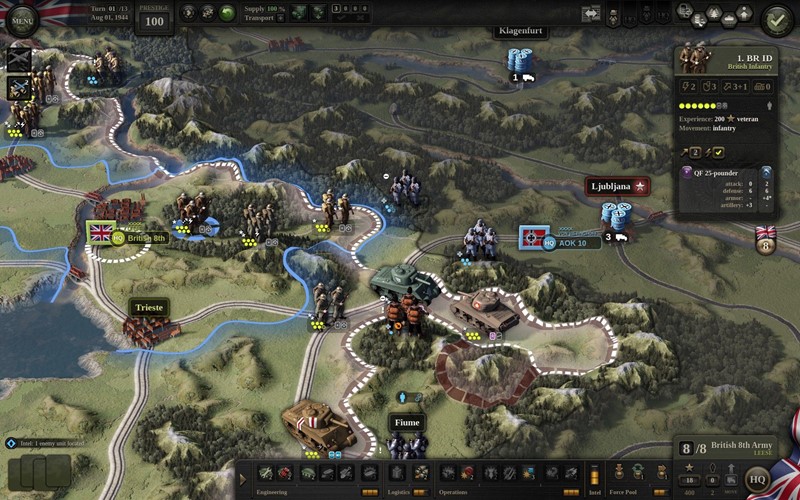Viewport: 800px width, 500px height.
Task: Expand the bottom action bar arrow
Action: click(x=243, y=478)
